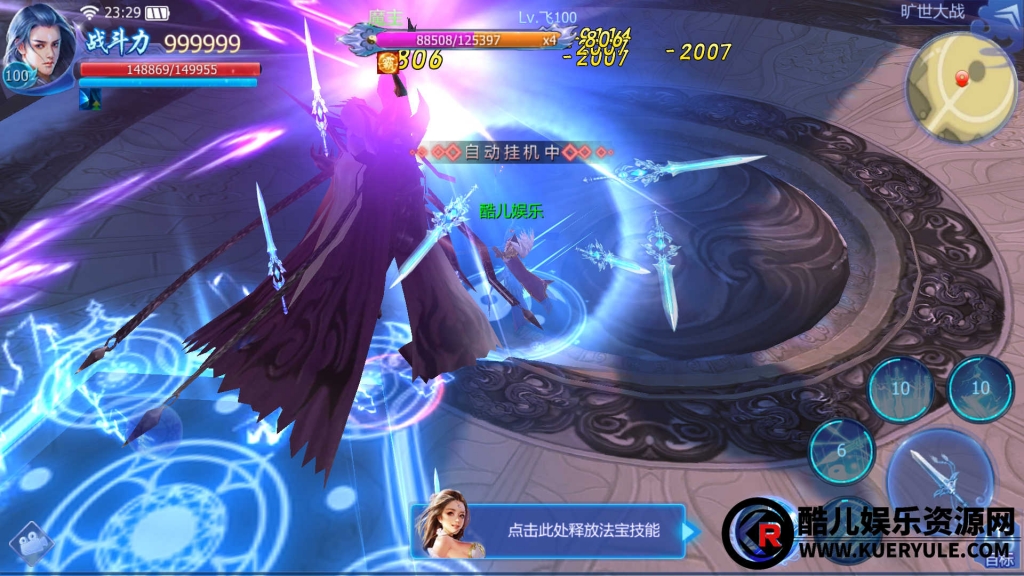Viewport: 1024px width, 576px height.
Task: Activate the lightning skill on cooldown 10
Action: (980, 388)
